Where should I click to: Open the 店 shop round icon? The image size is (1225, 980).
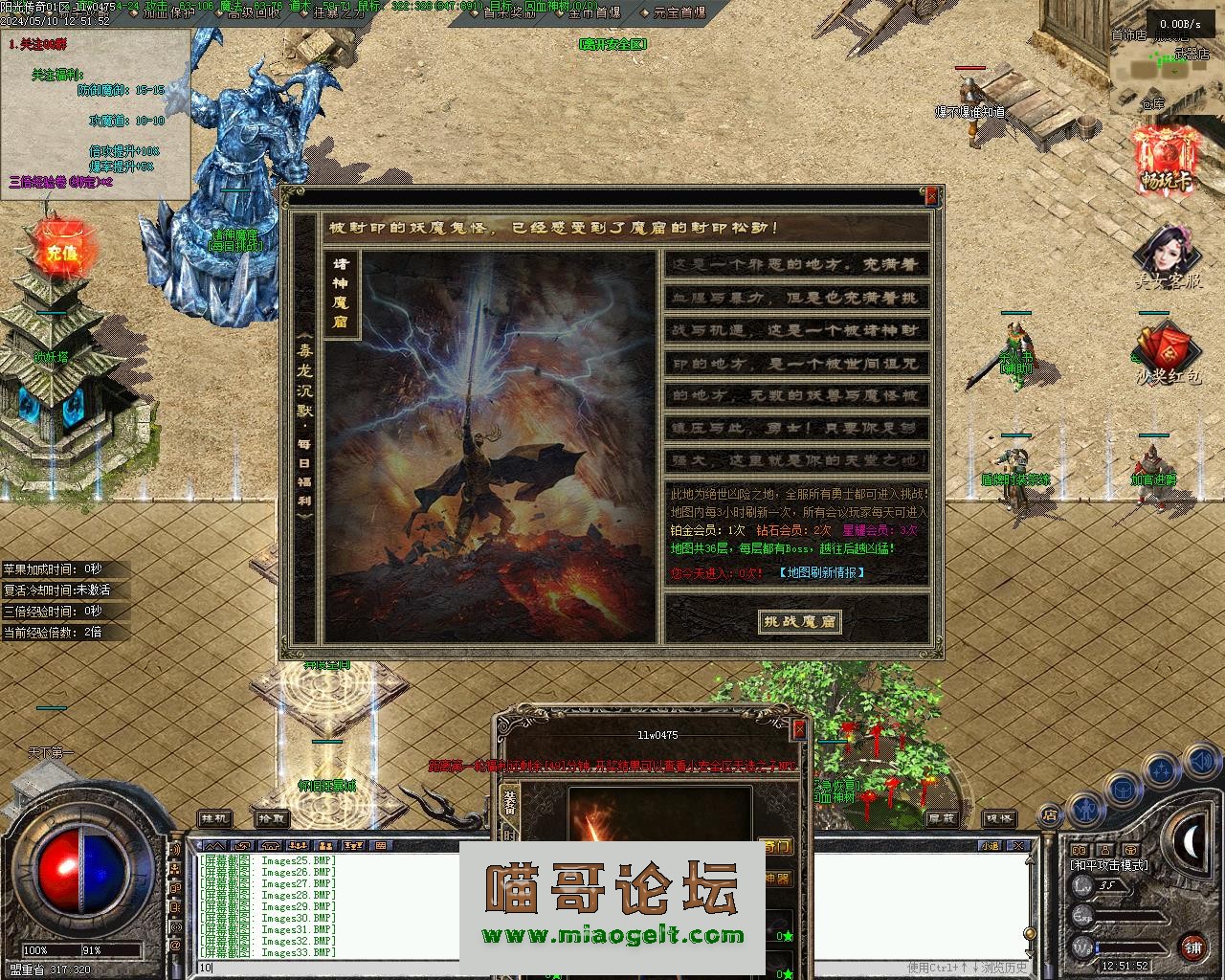click(x=1050, y=815)
